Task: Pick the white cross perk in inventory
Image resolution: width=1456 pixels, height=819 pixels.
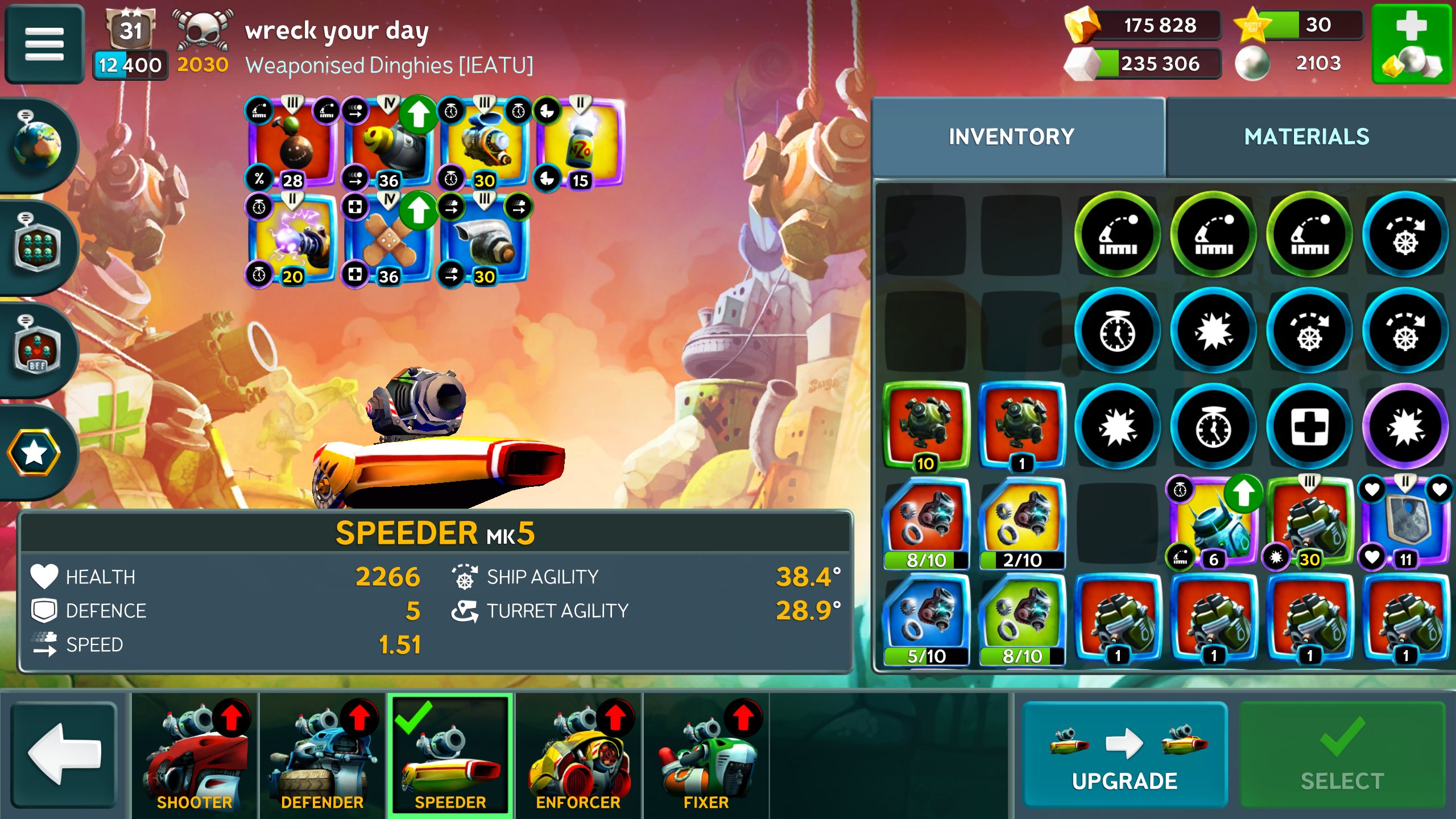Action: [1309, 427]
